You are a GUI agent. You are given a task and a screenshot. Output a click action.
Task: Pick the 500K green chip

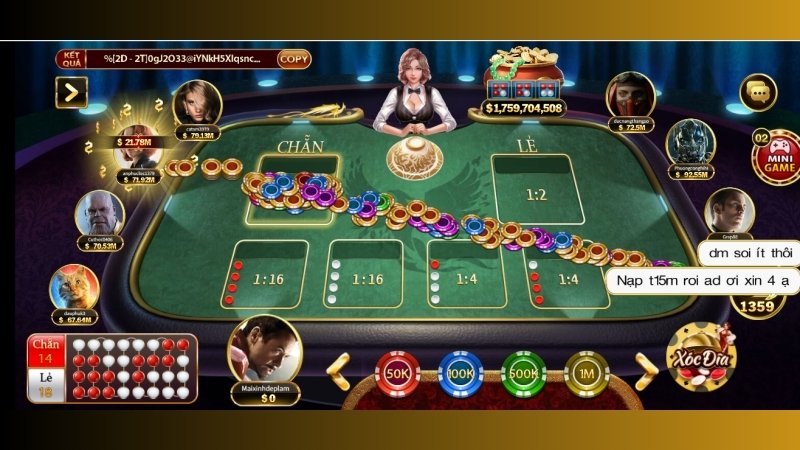(x=523, y=373)
